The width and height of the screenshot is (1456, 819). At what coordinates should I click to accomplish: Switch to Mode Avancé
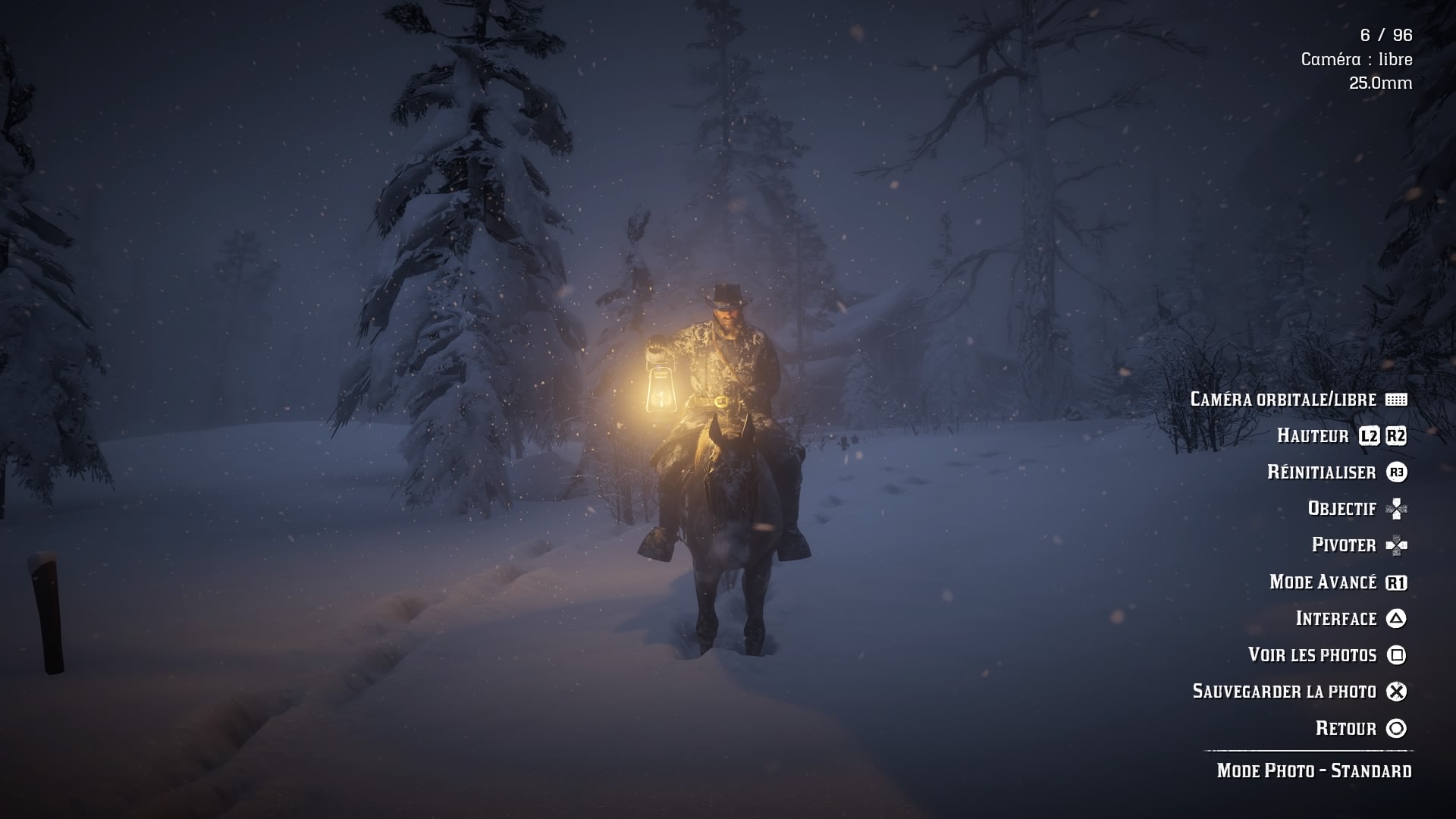pos(1323,582)
